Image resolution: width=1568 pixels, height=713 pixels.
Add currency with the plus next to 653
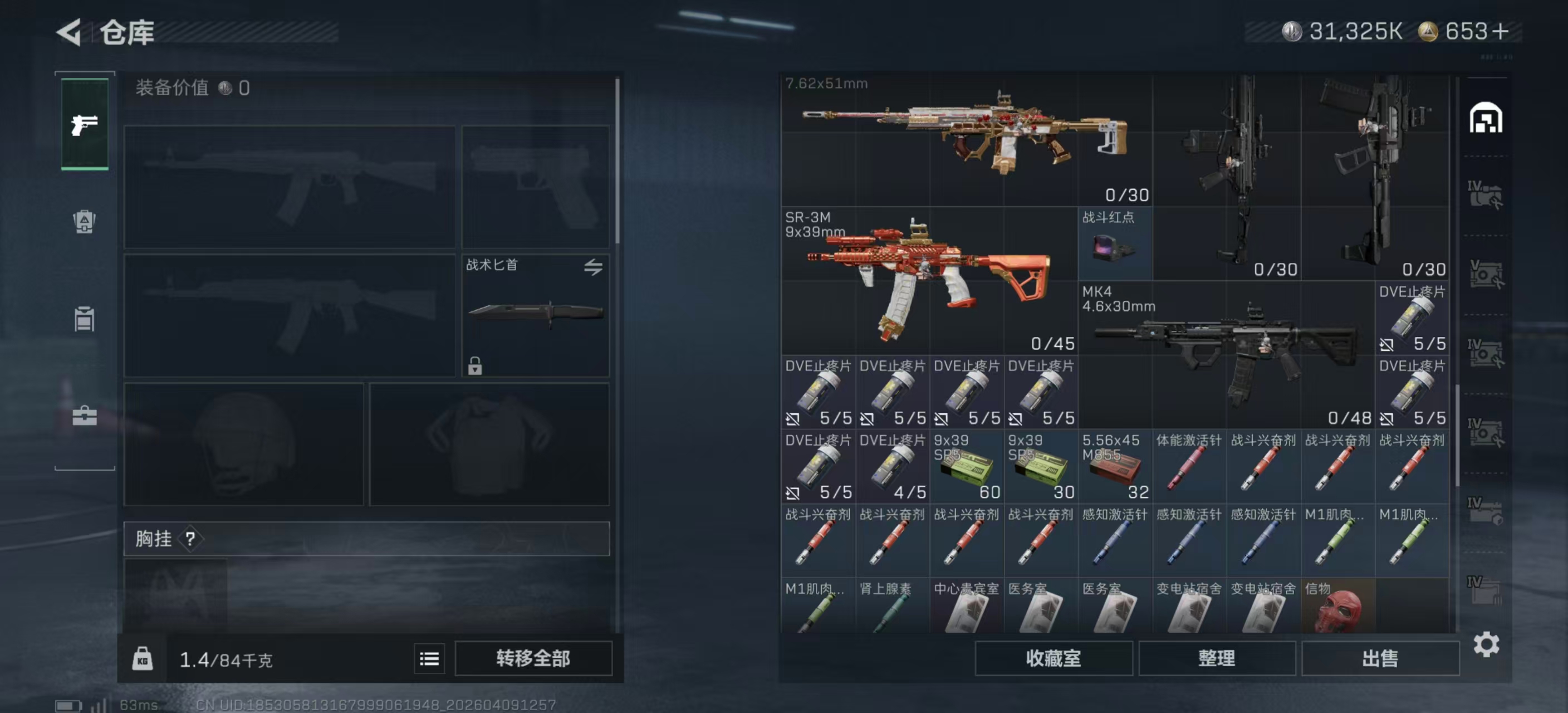[x=1501, y=32]
